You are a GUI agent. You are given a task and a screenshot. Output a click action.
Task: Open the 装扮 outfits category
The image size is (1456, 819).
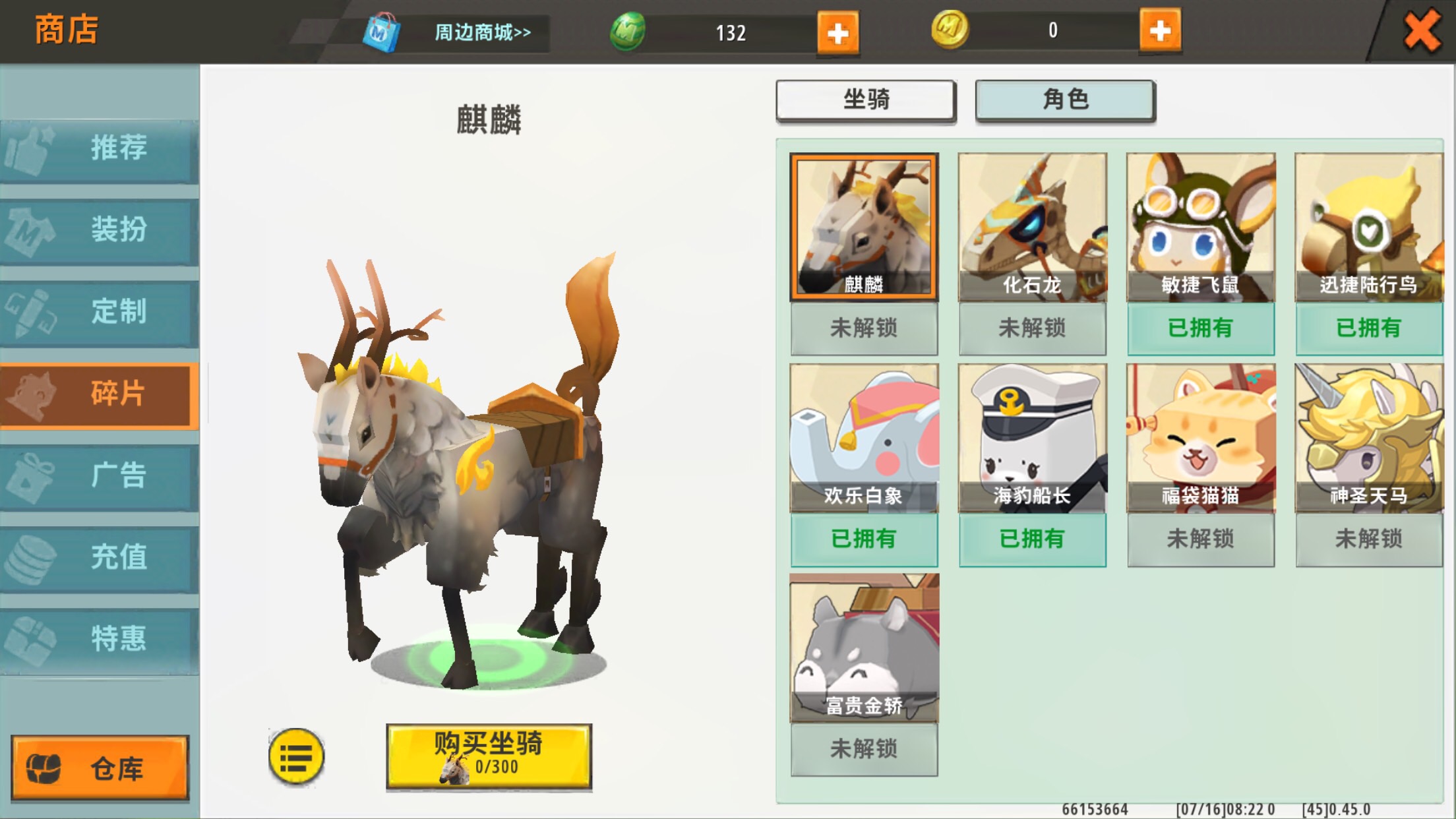pyautogui.click(x=100, y=229)
